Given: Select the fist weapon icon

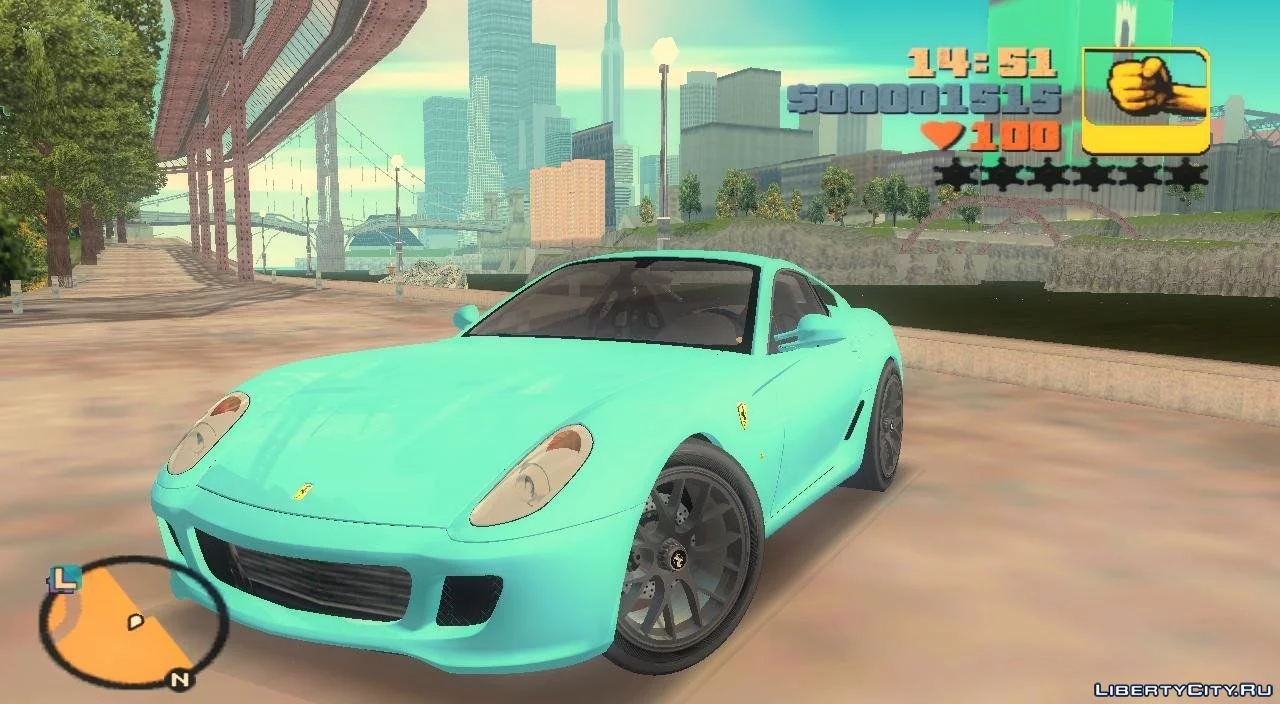Looking at the screenshot, I should tap(1145, 100).
